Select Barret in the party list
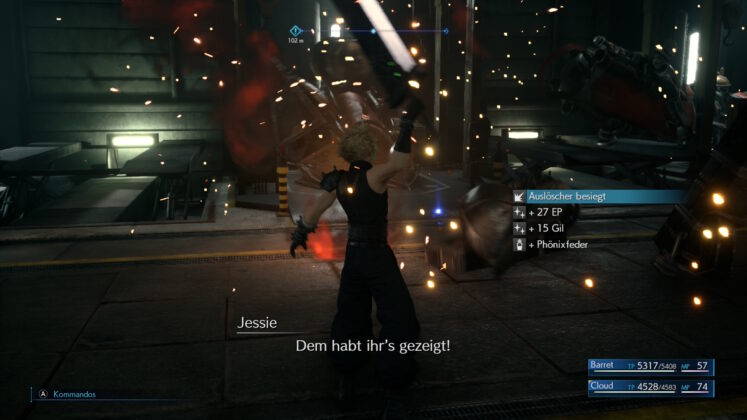The image size is (747, 420). [x=650, y=367]
